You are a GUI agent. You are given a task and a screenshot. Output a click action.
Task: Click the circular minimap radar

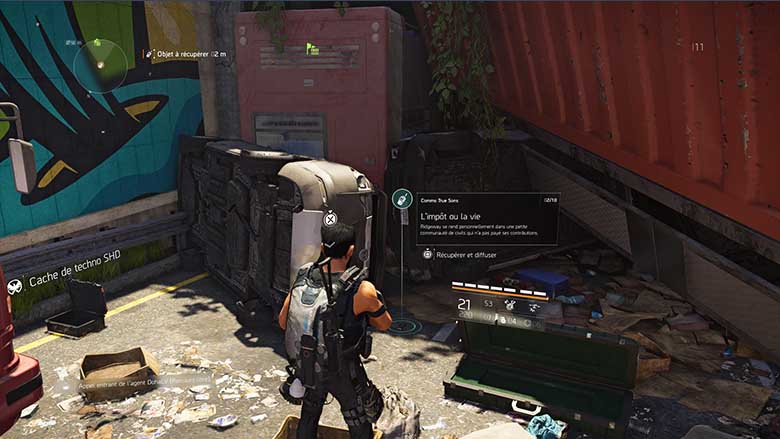click(100, 65)
